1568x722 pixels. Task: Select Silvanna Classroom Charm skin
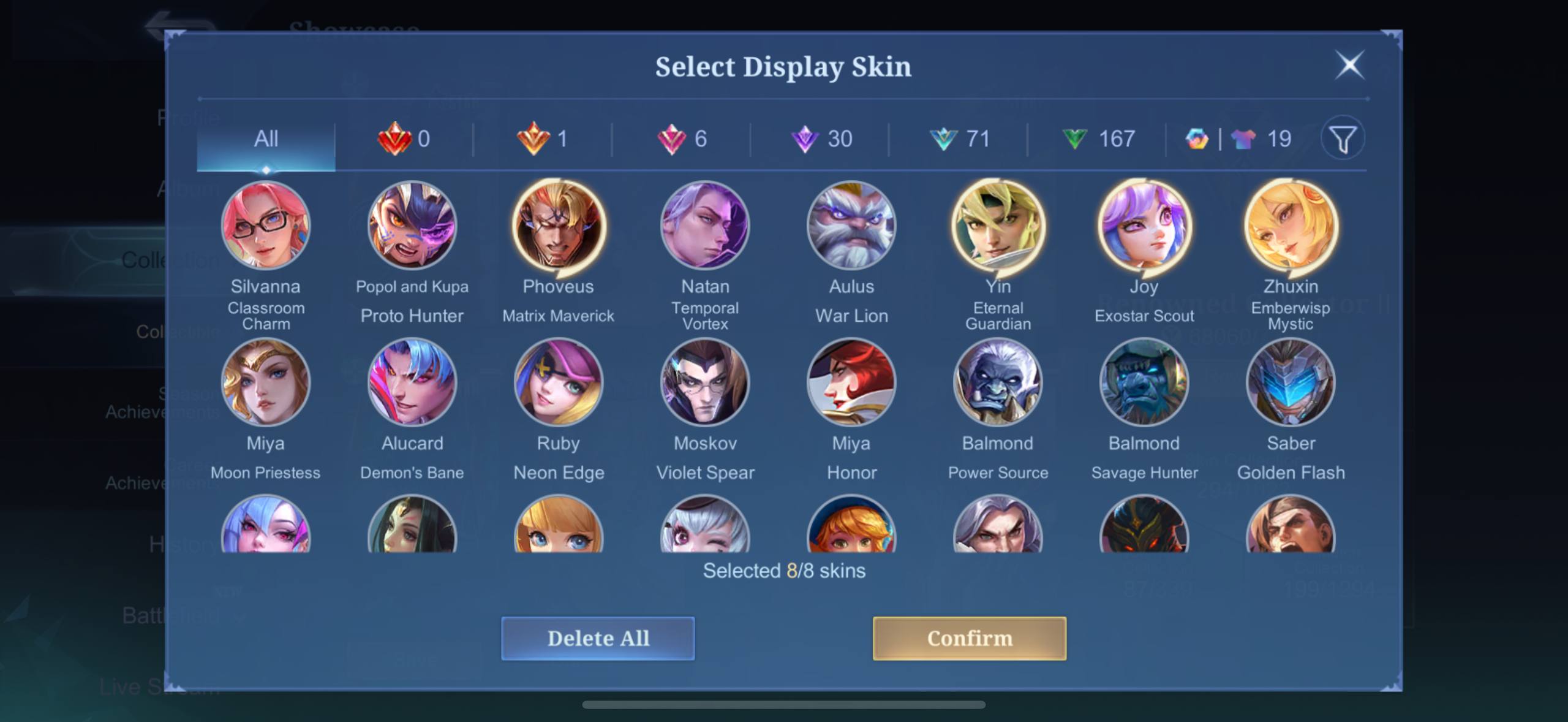click(x=266, y=226)
